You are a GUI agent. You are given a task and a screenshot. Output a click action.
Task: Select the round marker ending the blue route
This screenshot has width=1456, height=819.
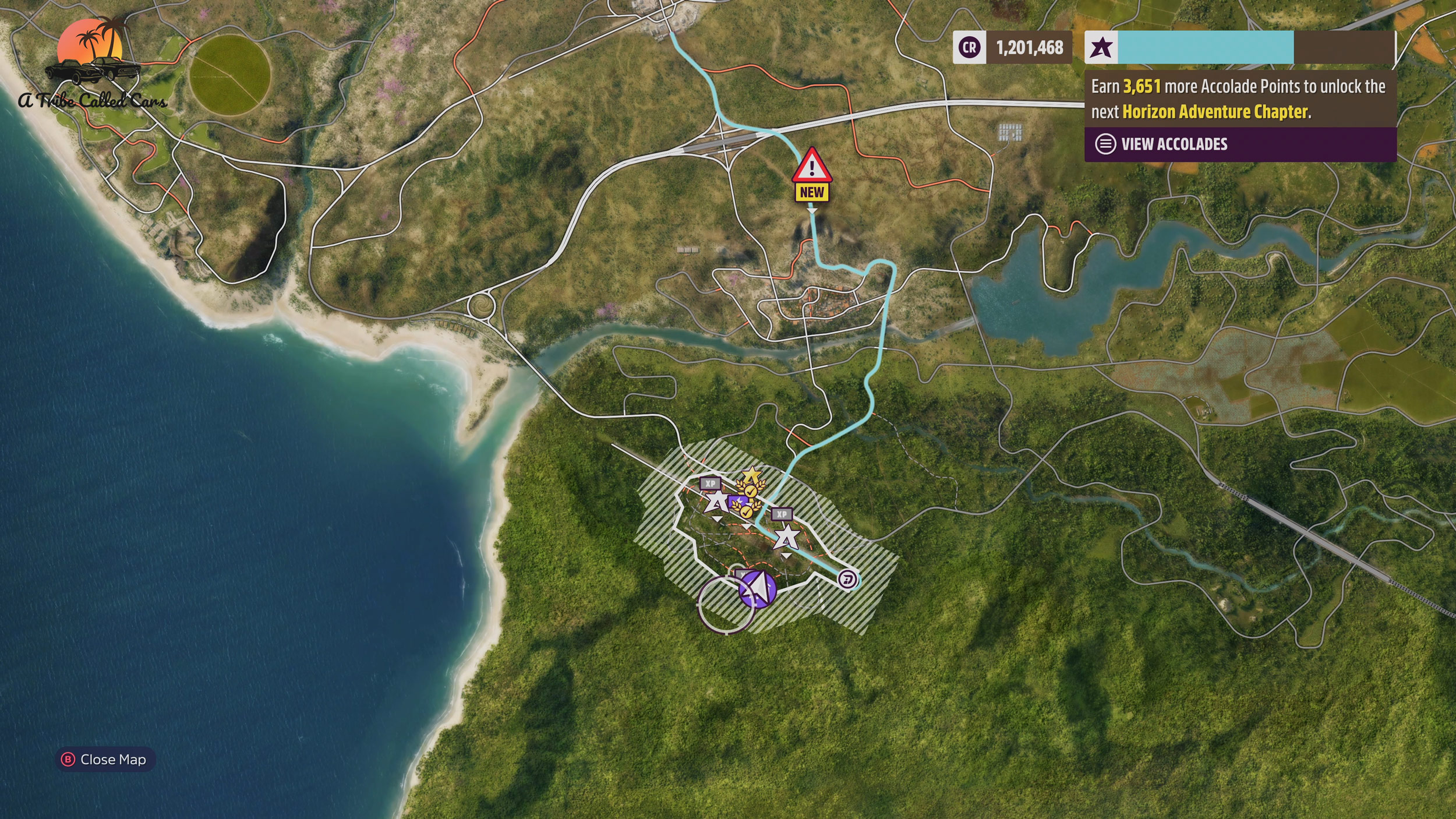point(848,580)
